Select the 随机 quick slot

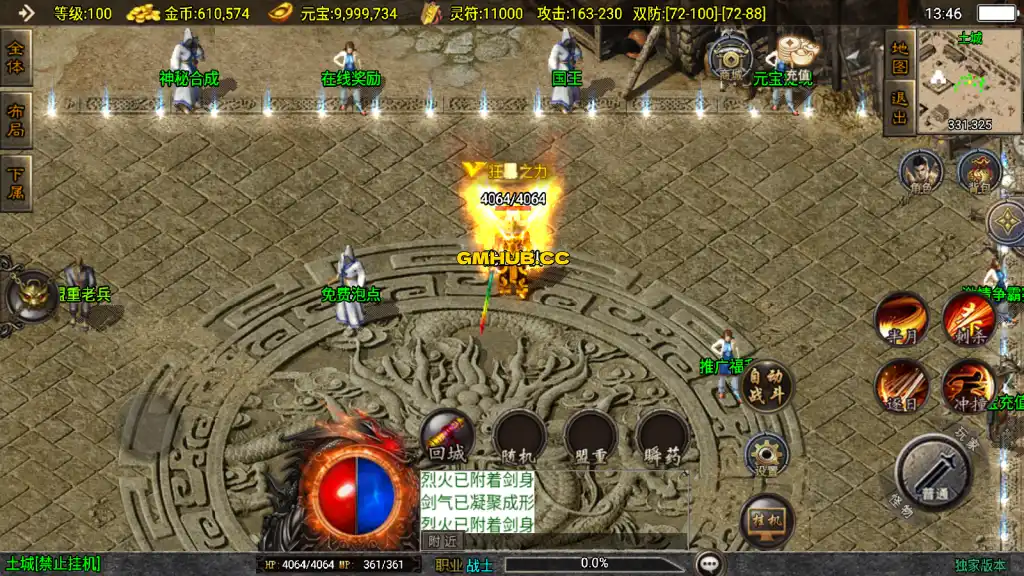click(x=519, y=435)
